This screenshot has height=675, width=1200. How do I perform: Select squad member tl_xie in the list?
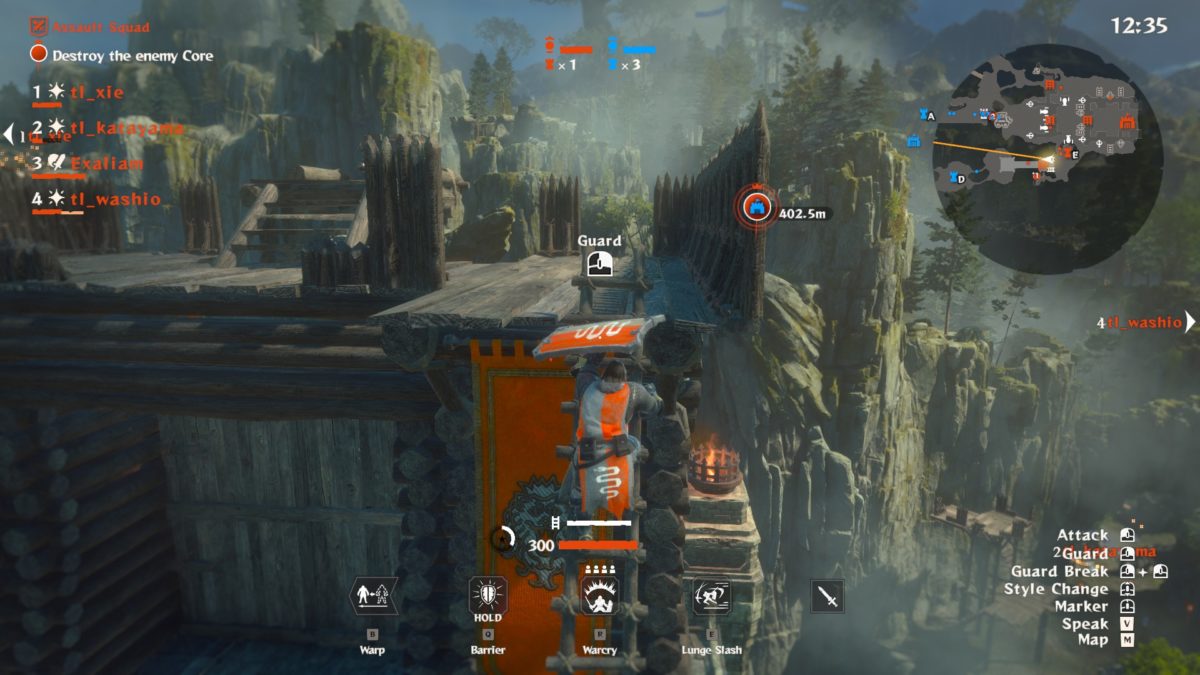click(x=96, y=92)
